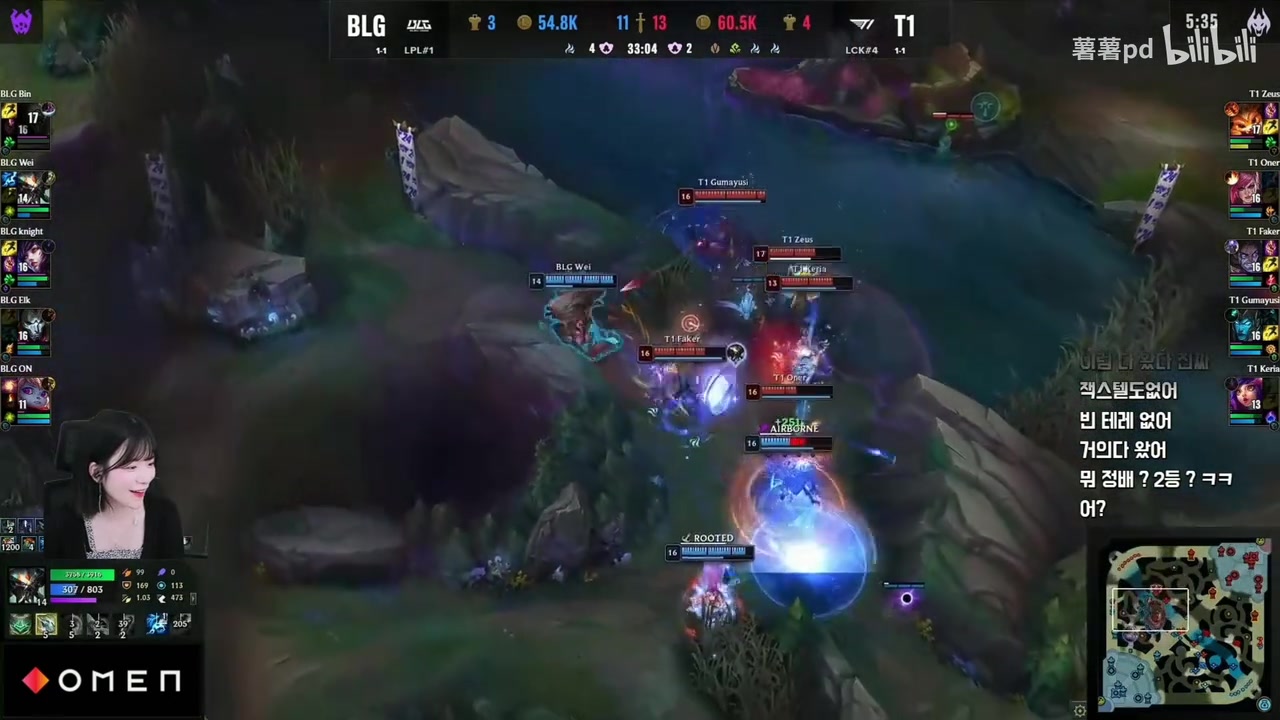Select the green support item icon
The image size is (1280, 720).
coord(19,624)
